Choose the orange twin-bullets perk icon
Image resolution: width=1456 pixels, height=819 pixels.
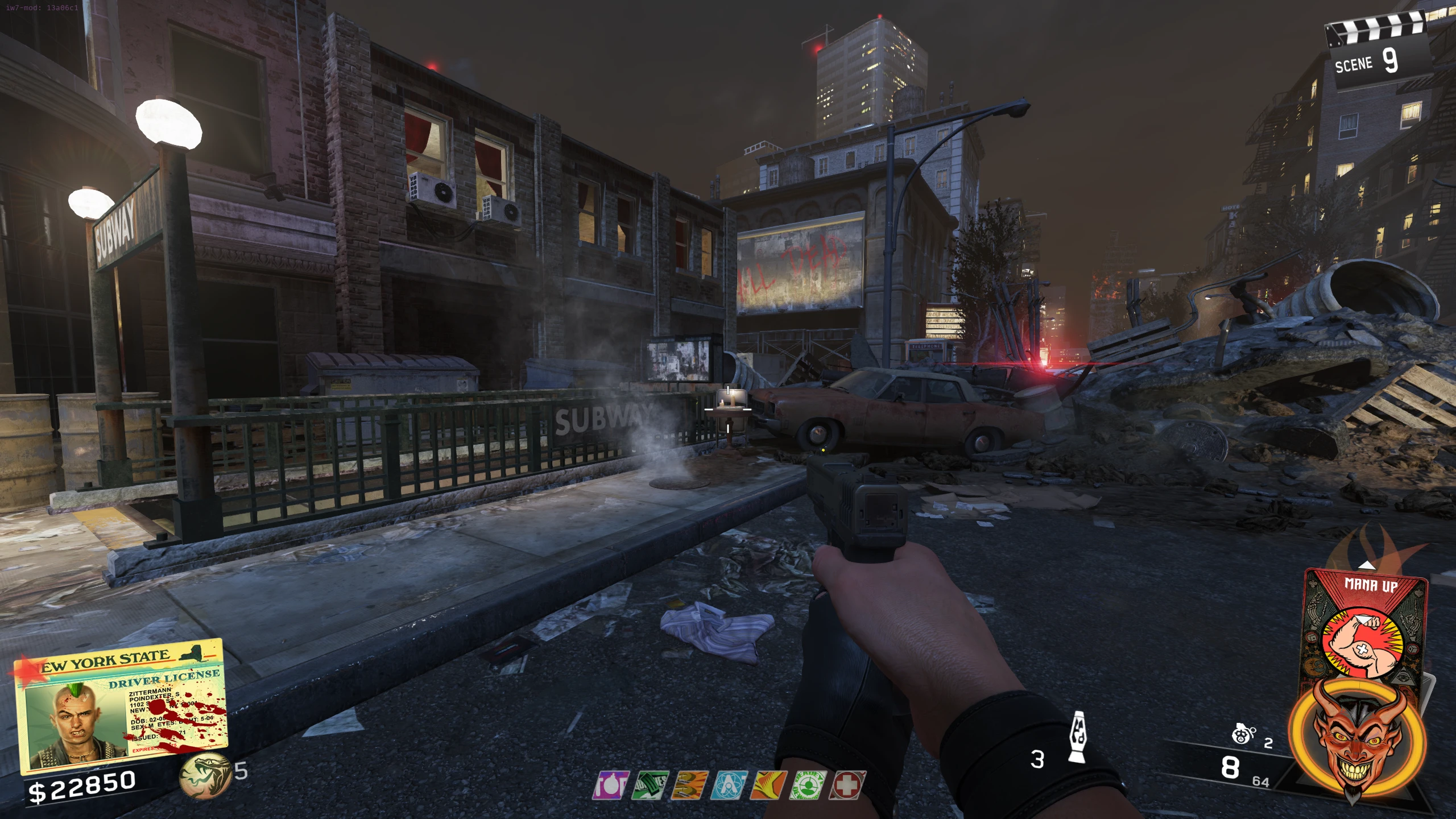tap(689, 785)
